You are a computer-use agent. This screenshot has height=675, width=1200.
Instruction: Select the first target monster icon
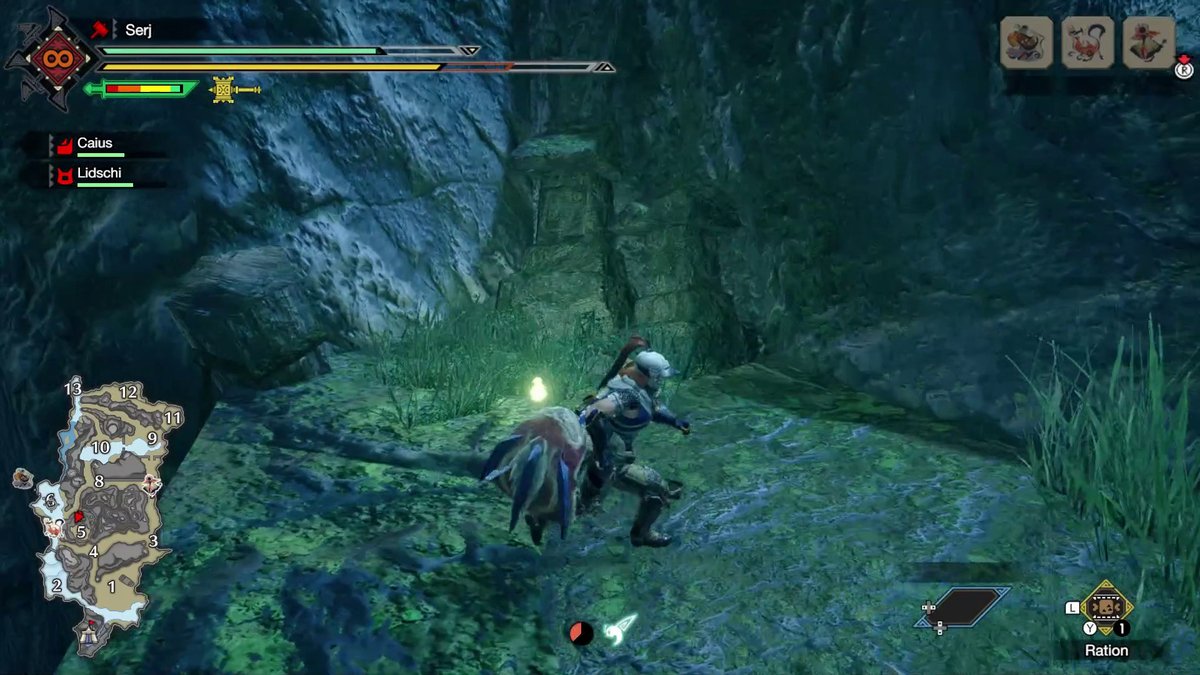1026,43
